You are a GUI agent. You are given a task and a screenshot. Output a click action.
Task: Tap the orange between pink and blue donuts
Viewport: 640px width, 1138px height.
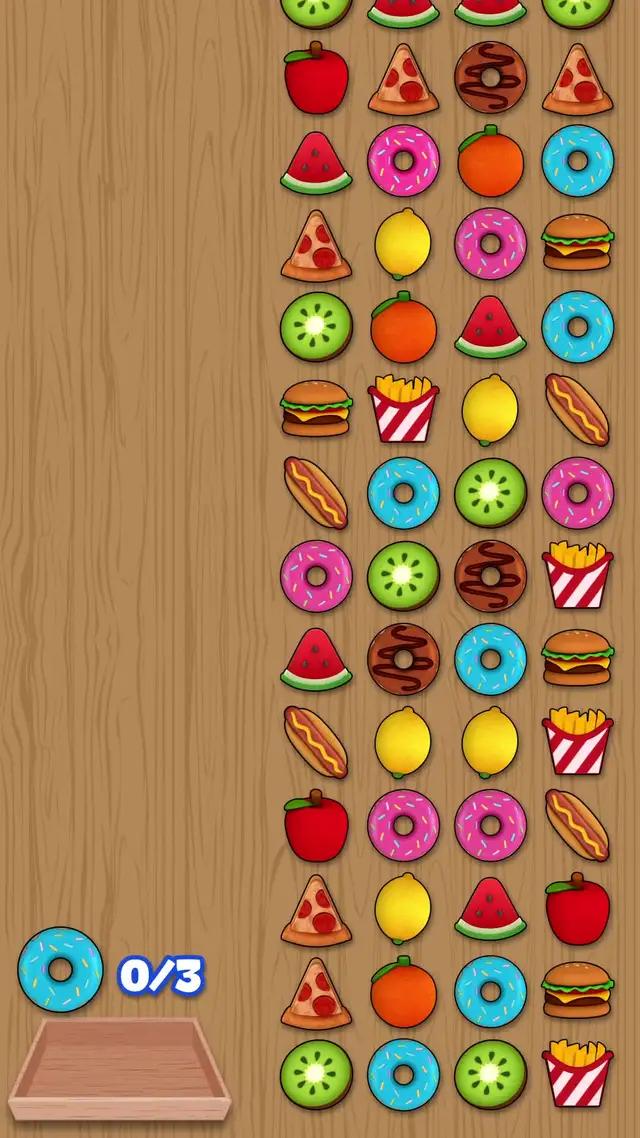click(x=490, y=161)
